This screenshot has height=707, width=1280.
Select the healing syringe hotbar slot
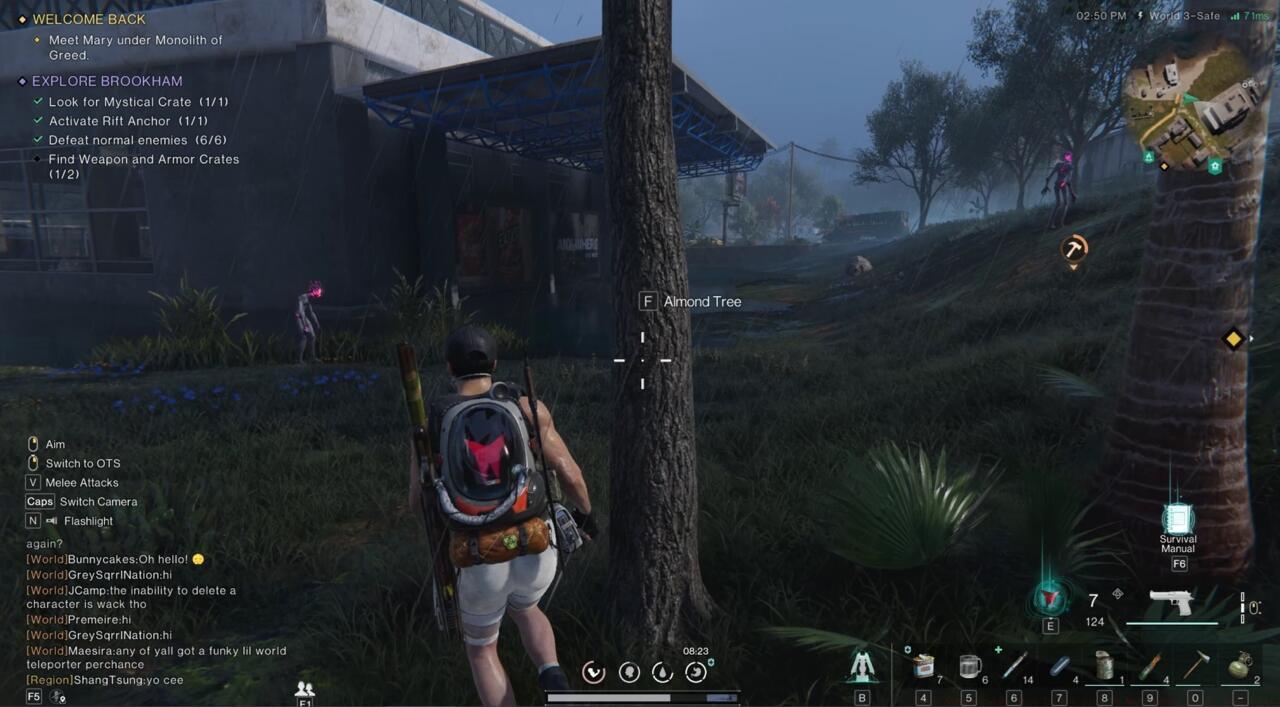coord(1014,666)
